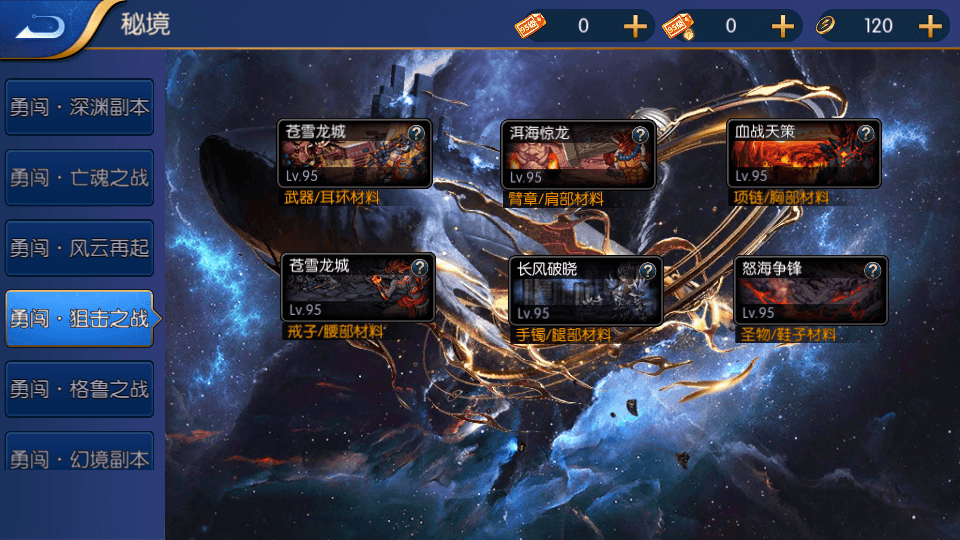960x540 pixels.
Task: Add unlocked orange tickets via plus button
Action: pos(636,26)
